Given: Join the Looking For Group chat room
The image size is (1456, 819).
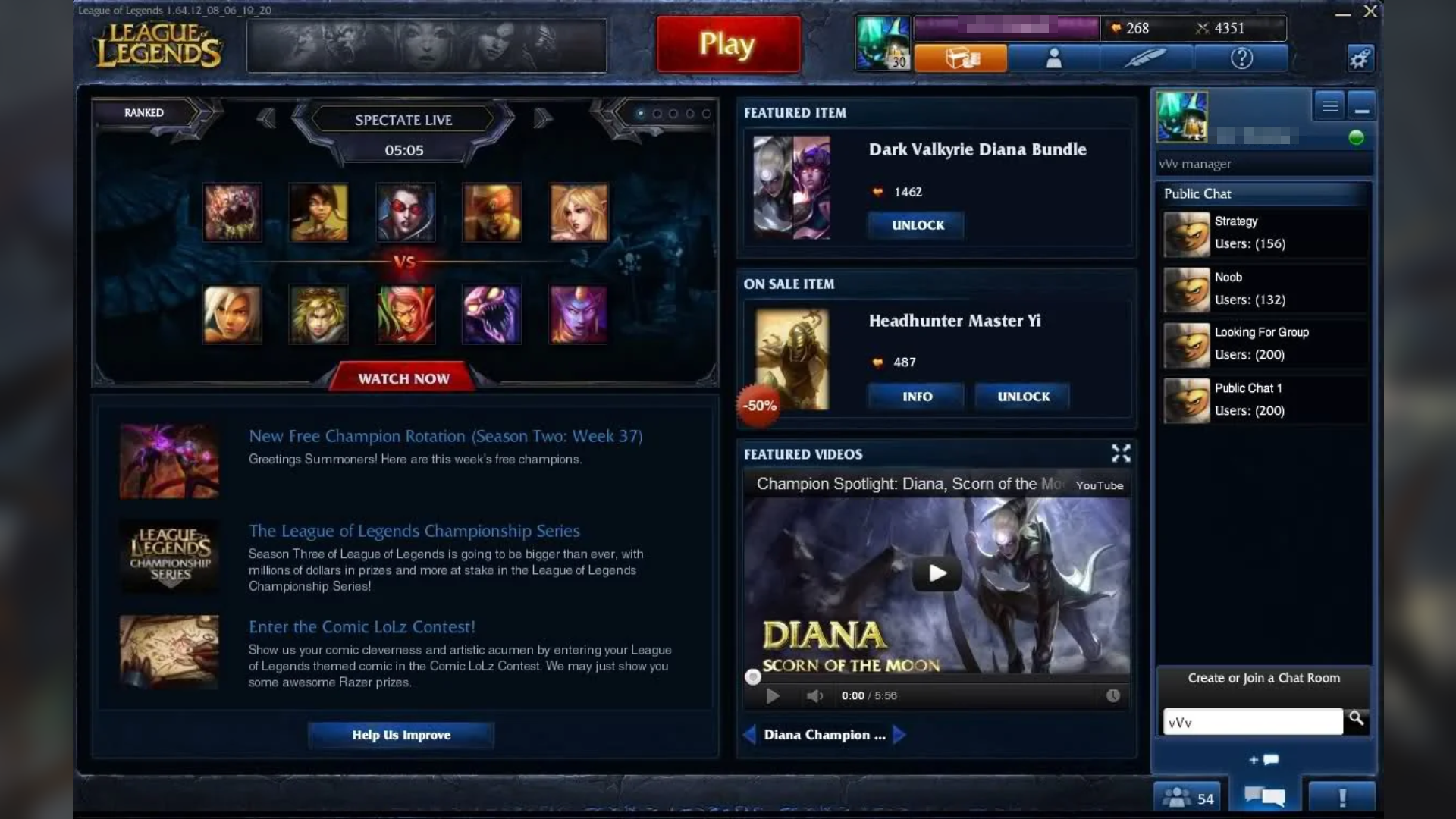Looking at the screenshot, I should pos(1262,343).
